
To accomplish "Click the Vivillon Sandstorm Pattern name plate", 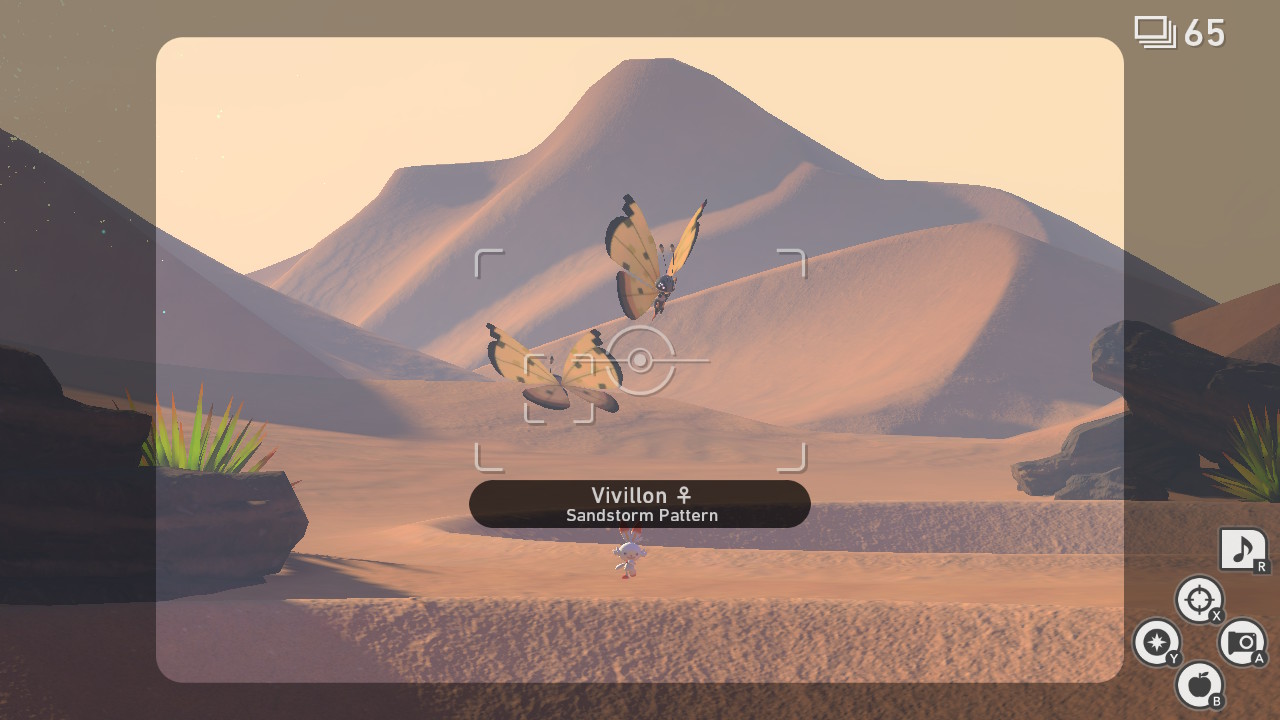I will tap(640, 503).
